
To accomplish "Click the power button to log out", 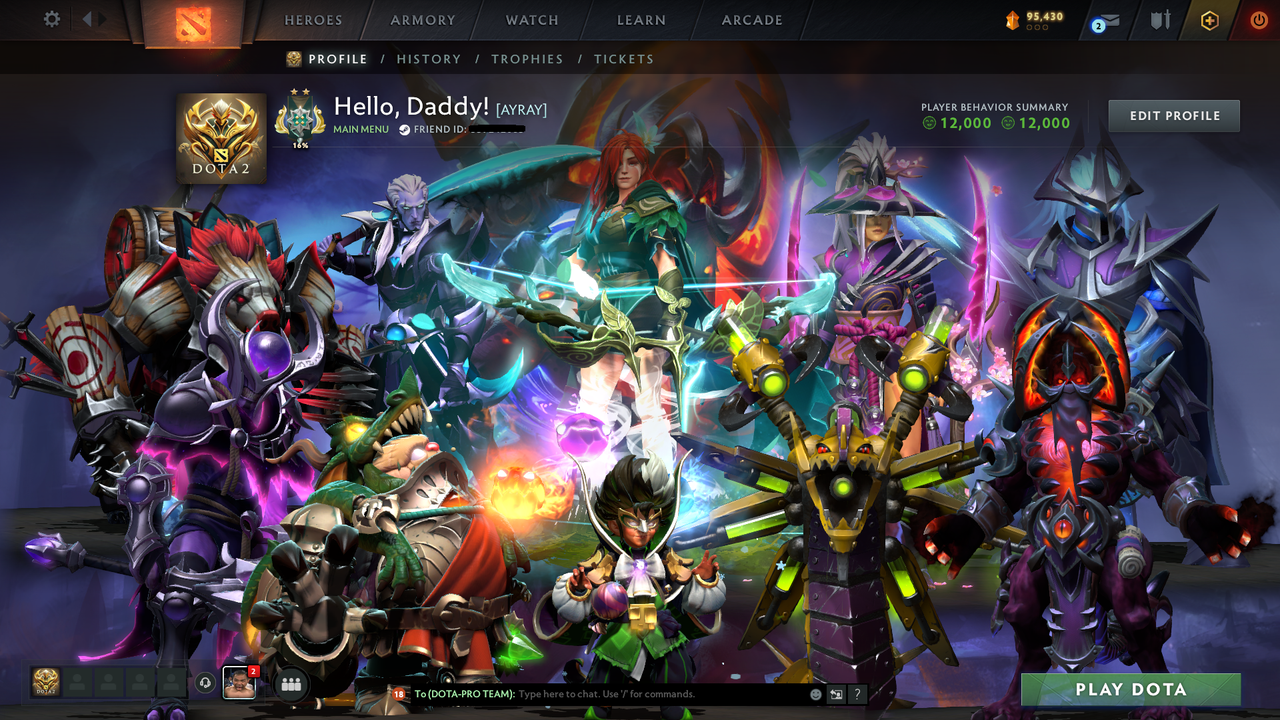I will point(1258,19).
